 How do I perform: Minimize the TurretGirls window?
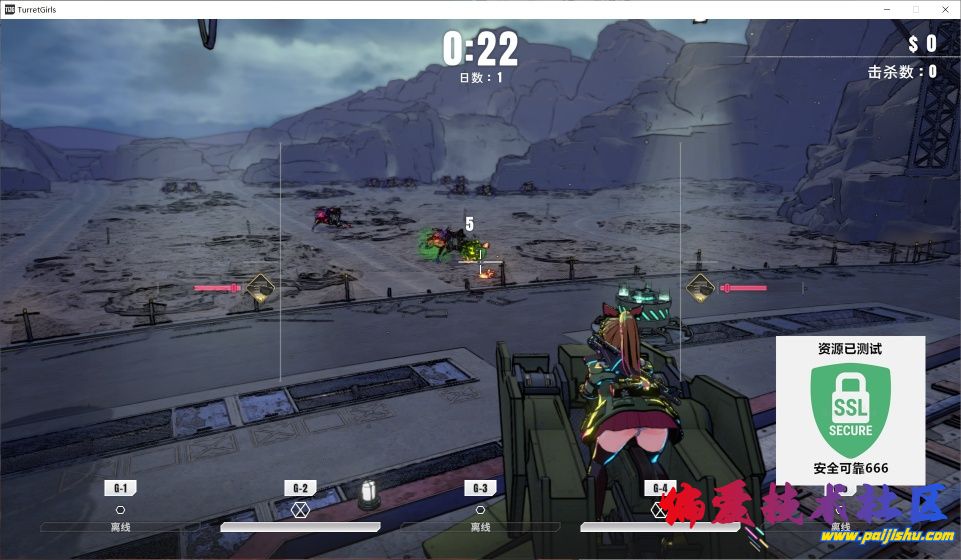(887, 8)
